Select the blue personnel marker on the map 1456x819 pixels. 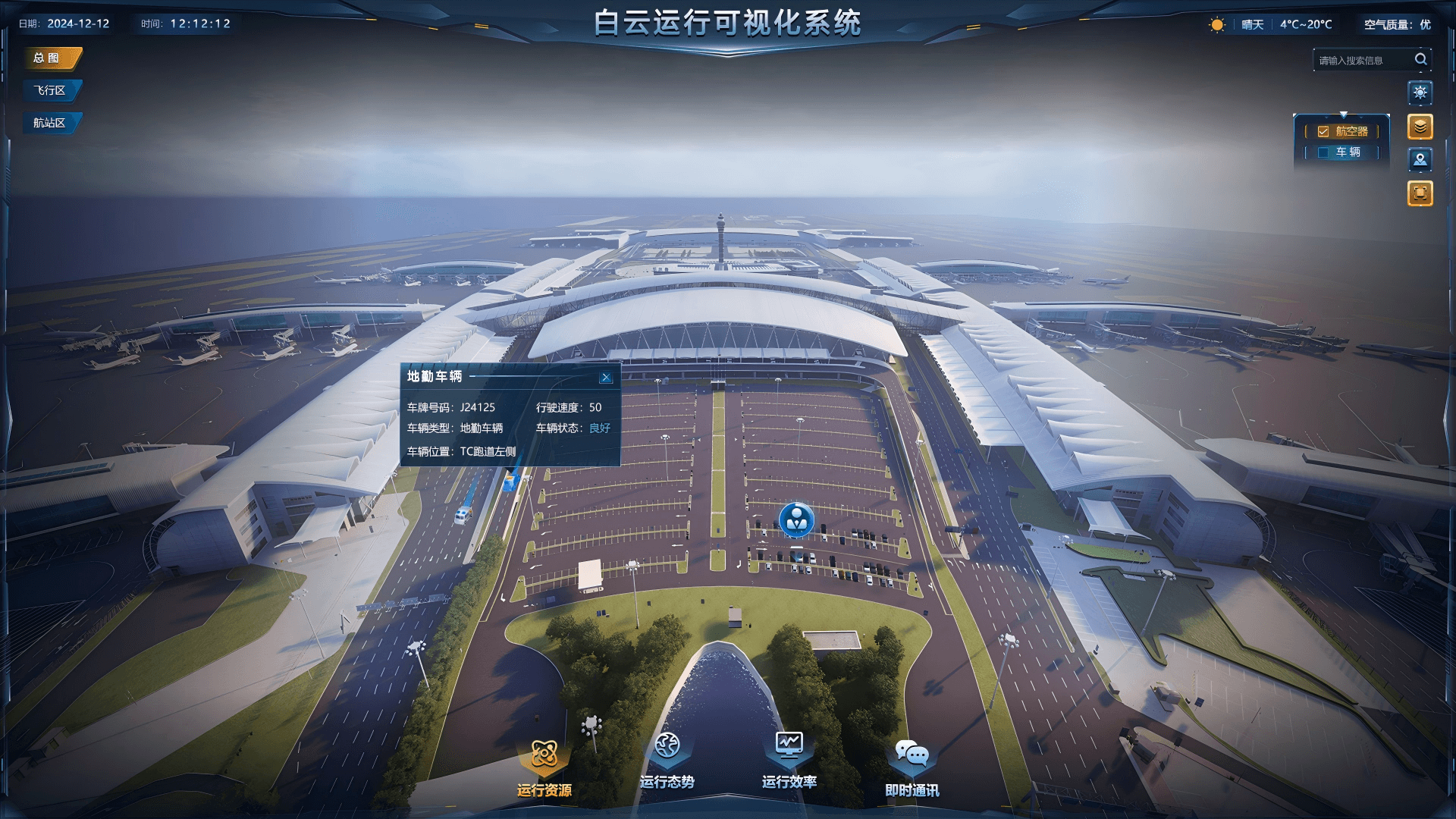[796, 519]
